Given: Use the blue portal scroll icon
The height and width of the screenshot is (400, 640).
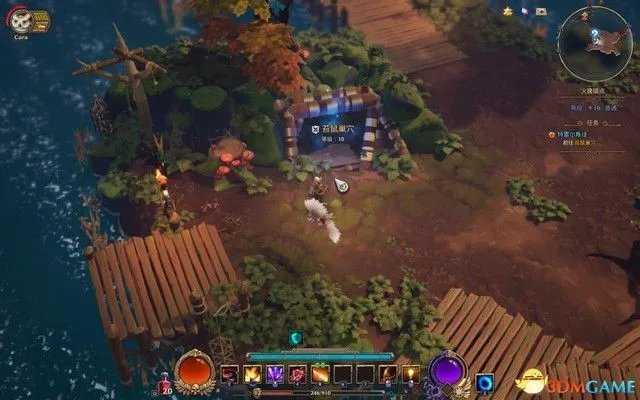Looking at the screenshot, I should click(x=486, y=382).
